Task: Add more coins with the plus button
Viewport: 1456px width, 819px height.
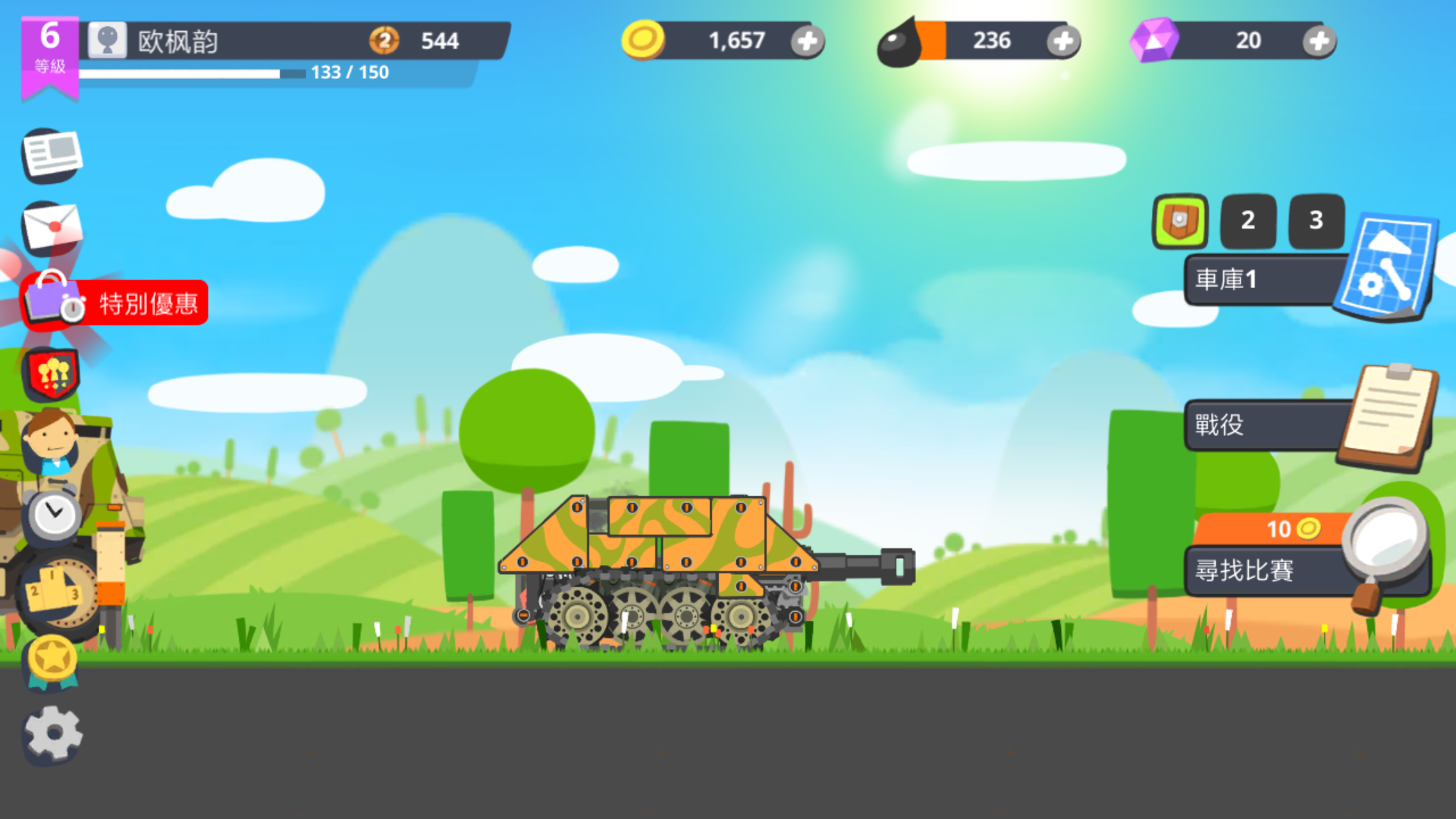Action: coord(808,42)
